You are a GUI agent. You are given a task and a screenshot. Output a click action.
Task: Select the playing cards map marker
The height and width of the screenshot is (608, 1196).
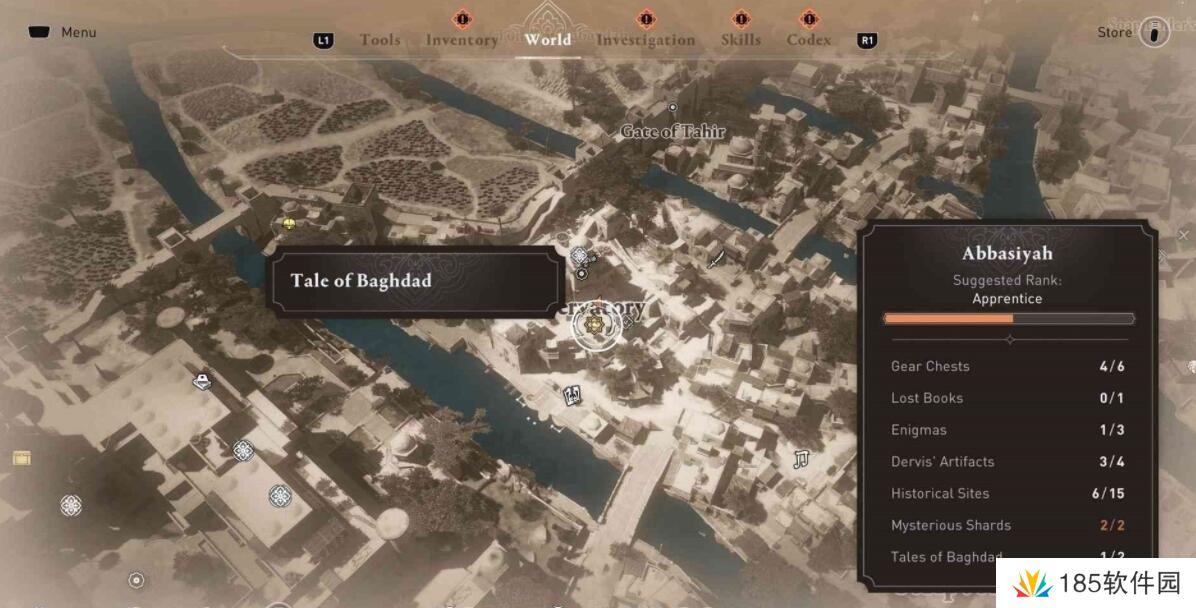(573, 394)
